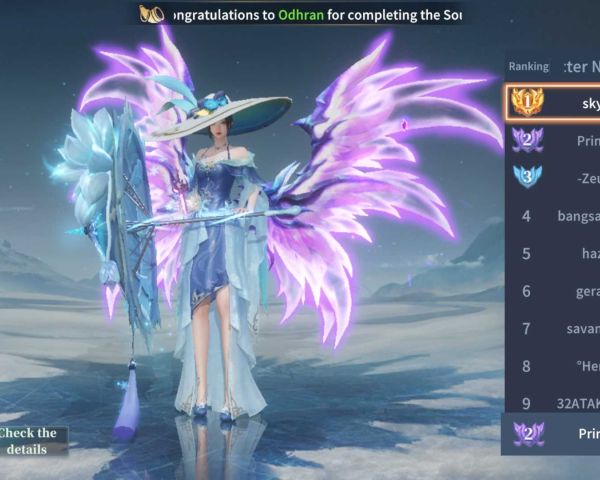The width and height of the screenshot is (600, 480).
Task: View rank 6 player gera entry
Action: pyautogui.click(x=553, y=291)
